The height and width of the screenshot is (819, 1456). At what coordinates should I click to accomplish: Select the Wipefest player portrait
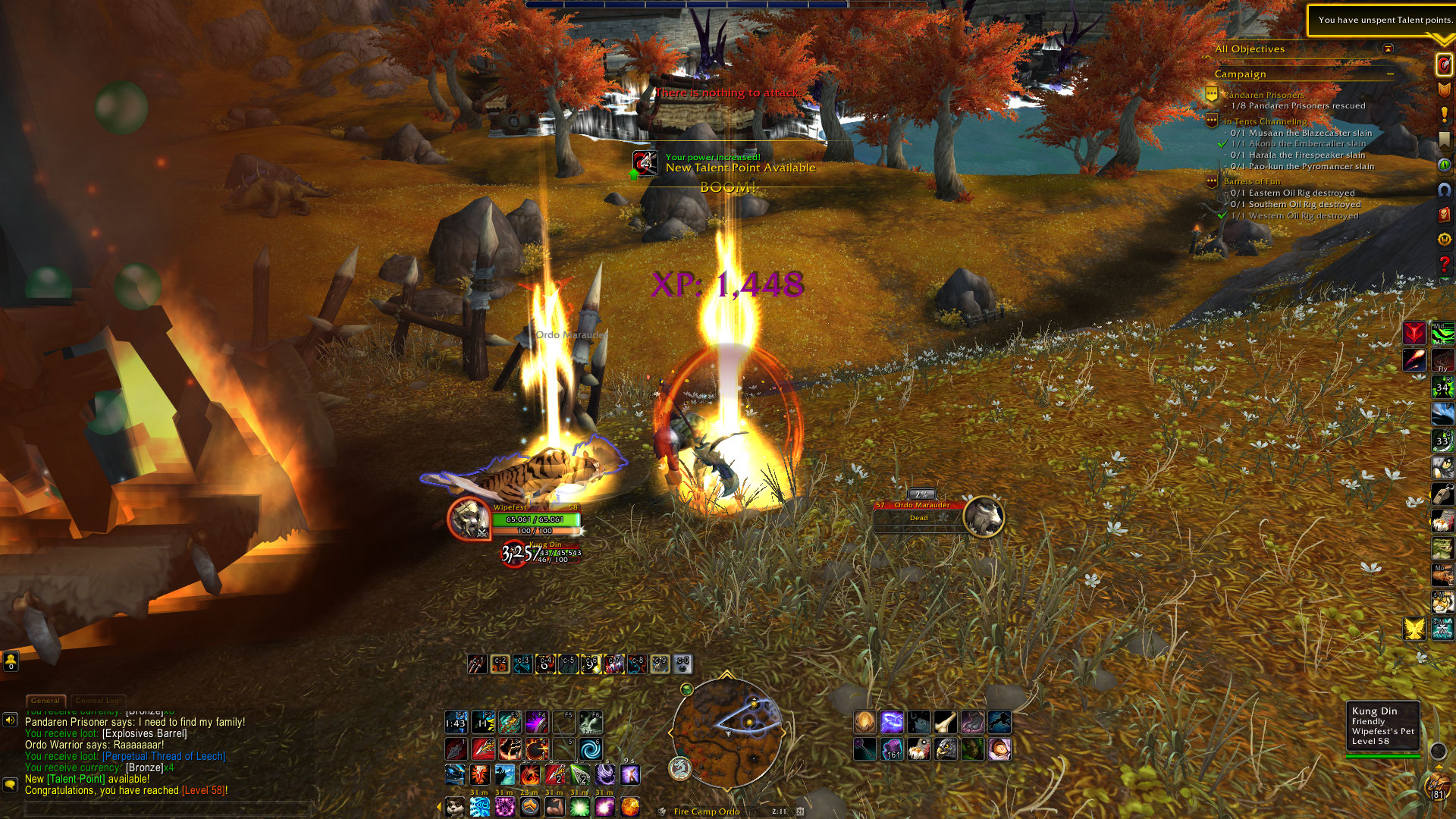468,519
